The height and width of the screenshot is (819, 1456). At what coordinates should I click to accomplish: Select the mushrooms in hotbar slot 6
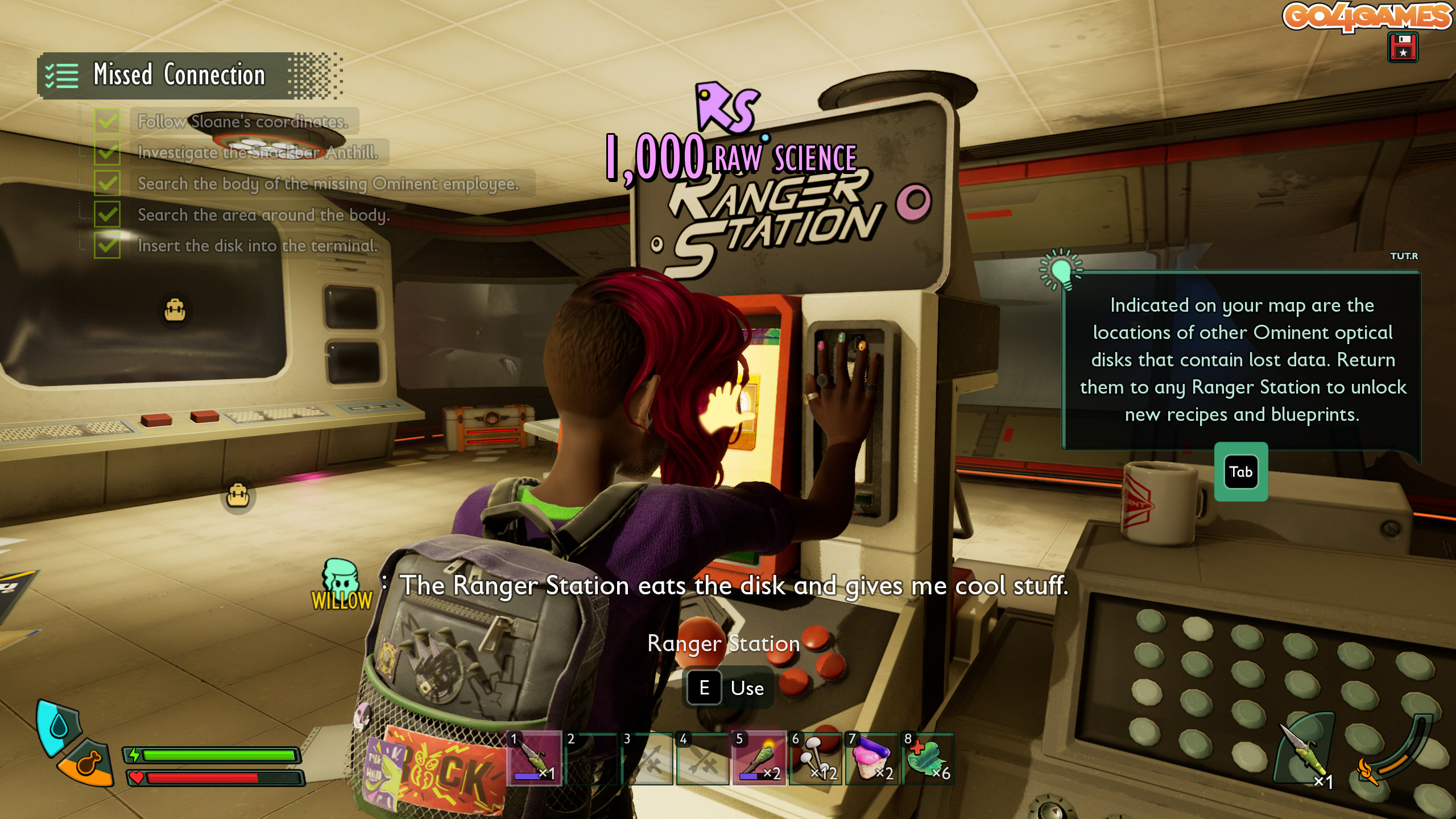click(816, 758)
